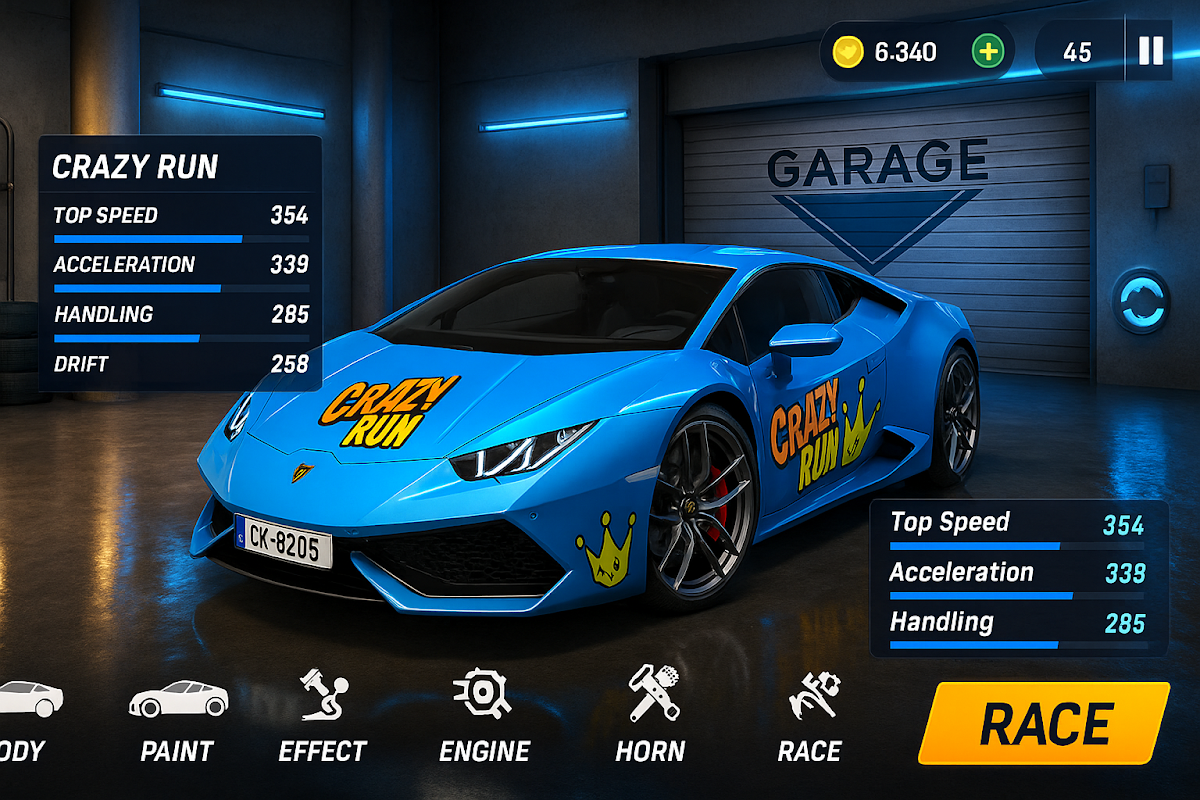
Task: Open the Paint customization category
Action: pyautogui.click(x=178, y=718)
